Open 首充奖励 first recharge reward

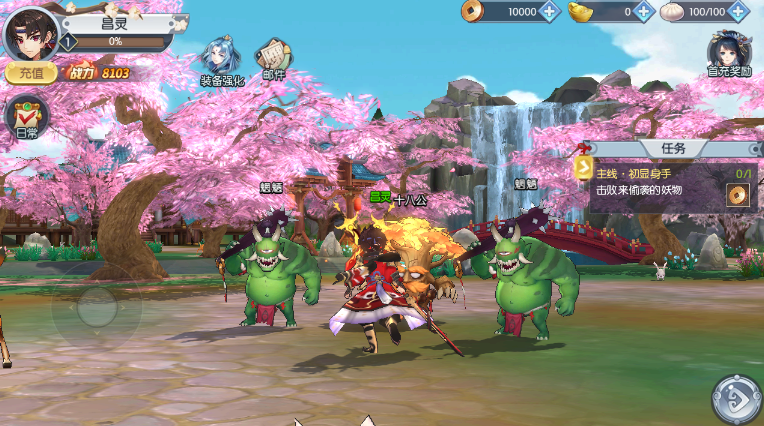(x=730, y=54)
